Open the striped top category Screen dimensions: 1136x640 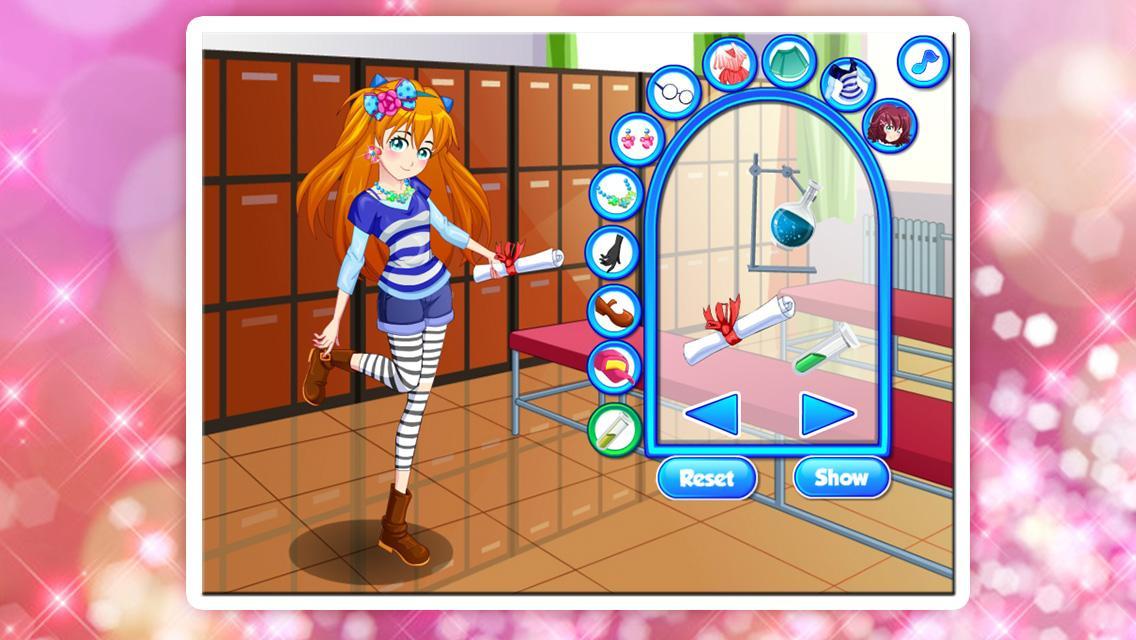[x=848, y=82]
